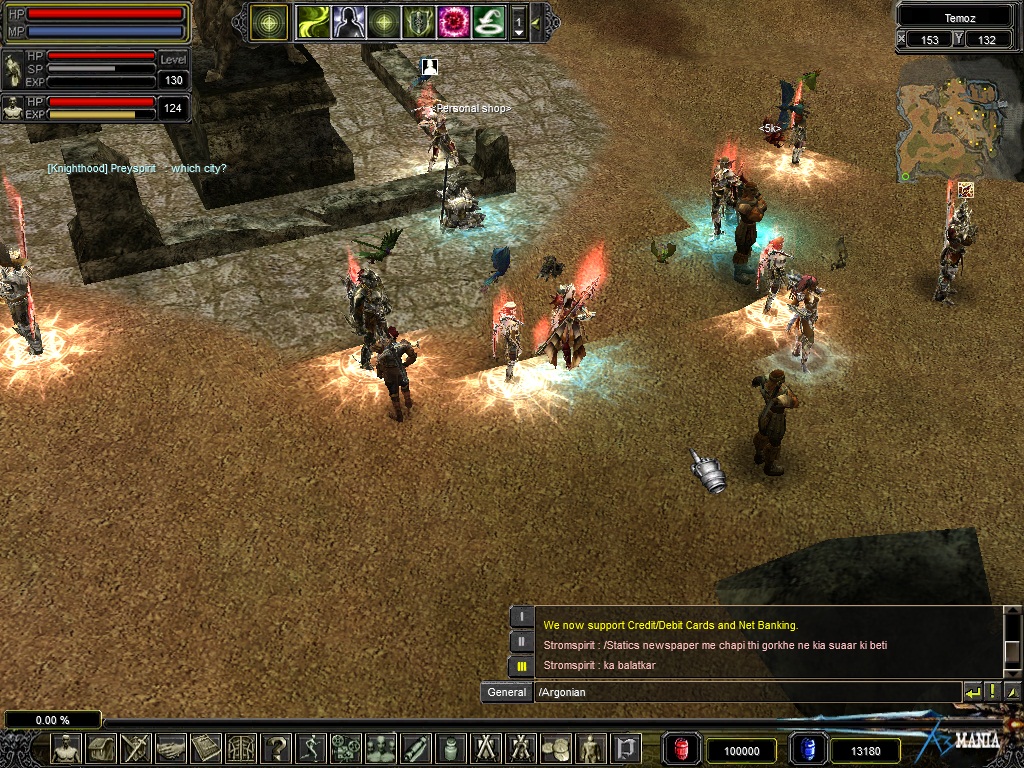Use the glowing silhouette skill

(348, 21)
